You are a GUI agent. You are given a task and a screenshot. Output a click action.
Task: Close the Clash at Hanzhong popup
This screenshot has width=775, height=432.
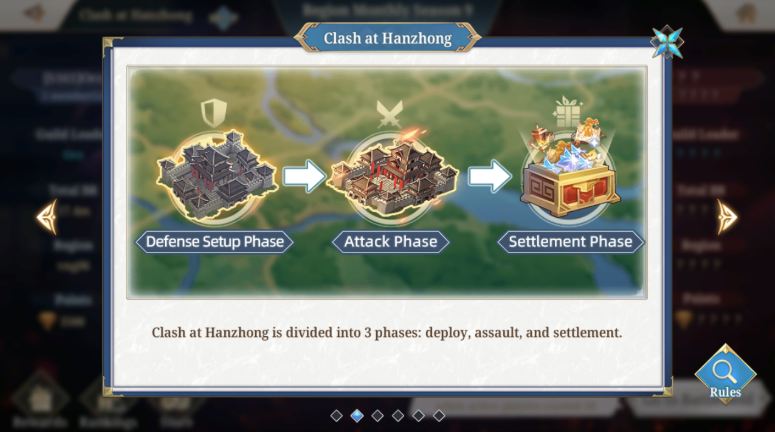click(x=666, y=42)
